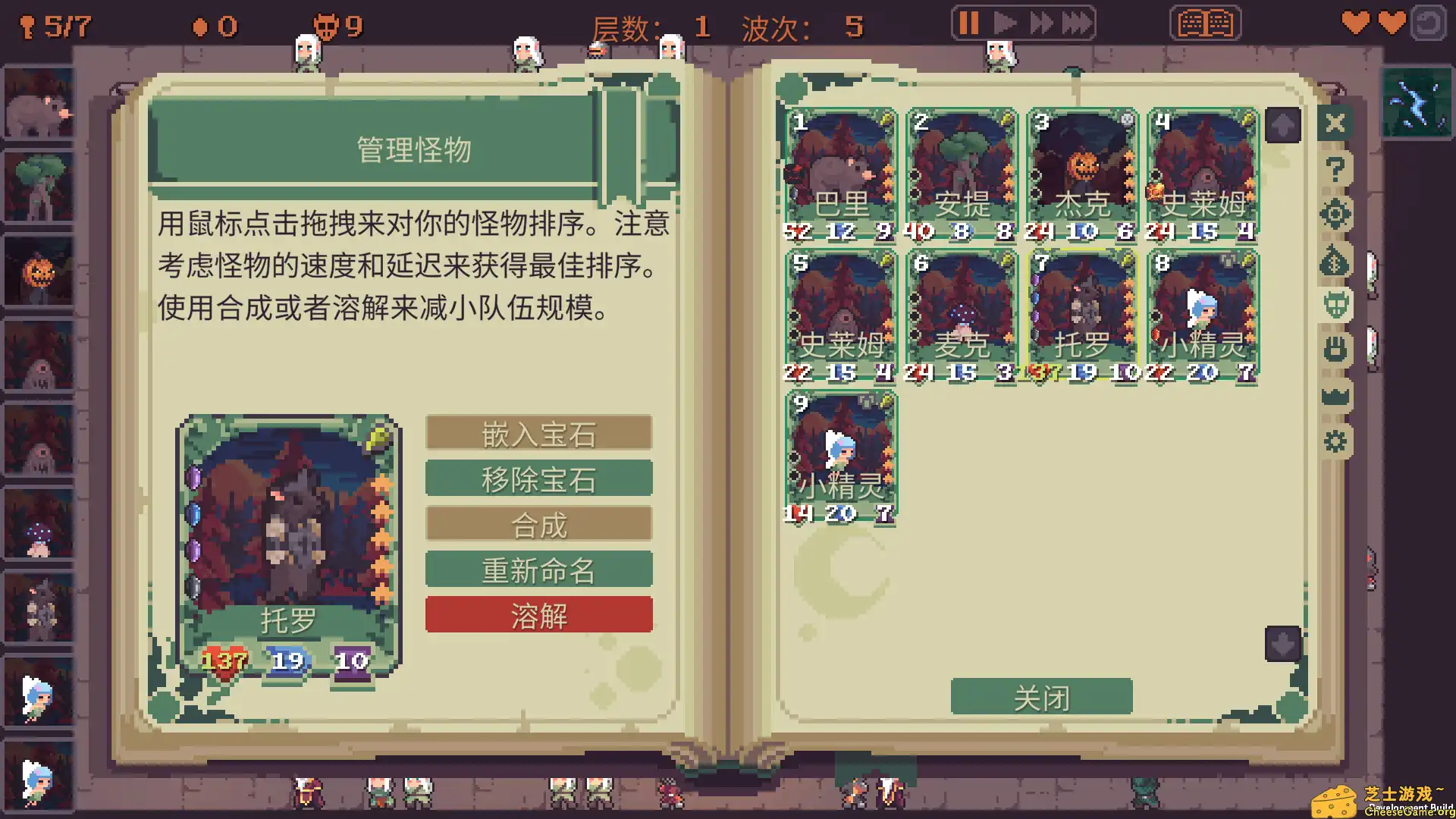Open the help panel via question mark icon
1456x819 pixels.
pos(1335,168)
